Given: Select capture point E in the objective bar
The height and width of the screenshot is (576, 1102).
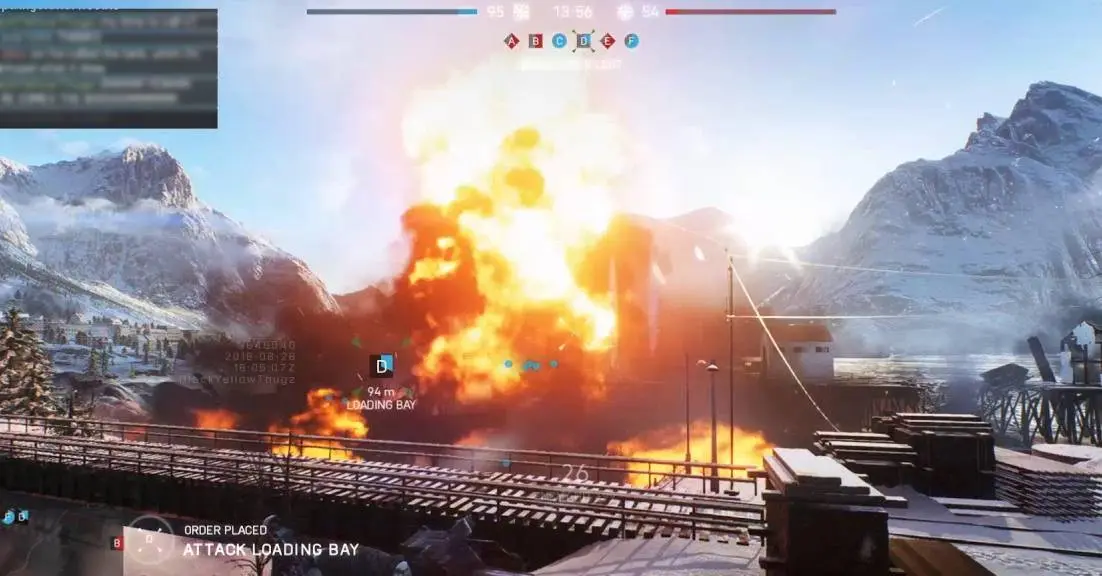Looking at the screenshot, I should [x=607, y=41].
